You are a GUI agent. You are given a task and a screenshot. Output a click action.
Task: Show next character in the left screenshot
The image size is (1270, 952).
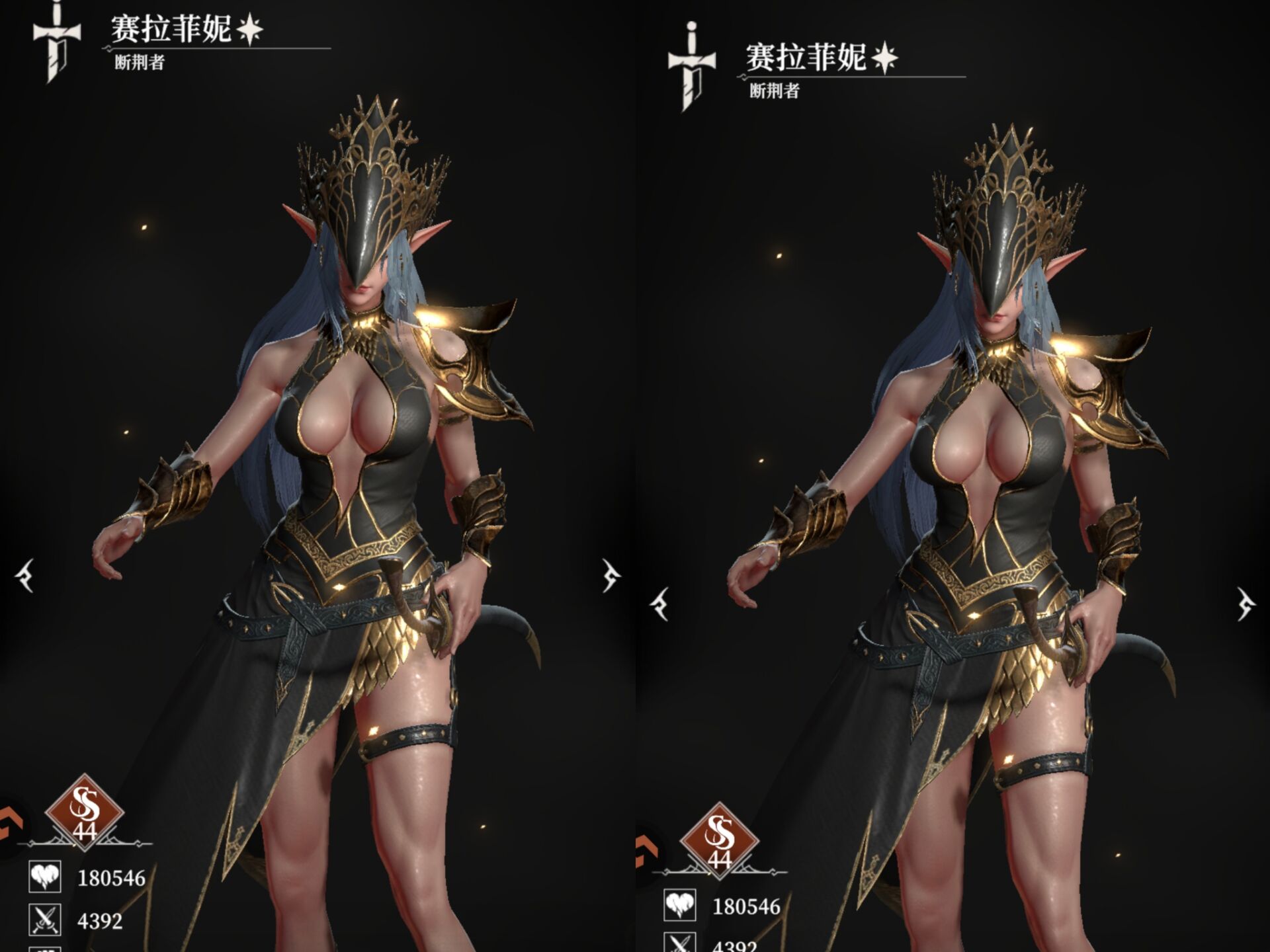coord(611,575)
